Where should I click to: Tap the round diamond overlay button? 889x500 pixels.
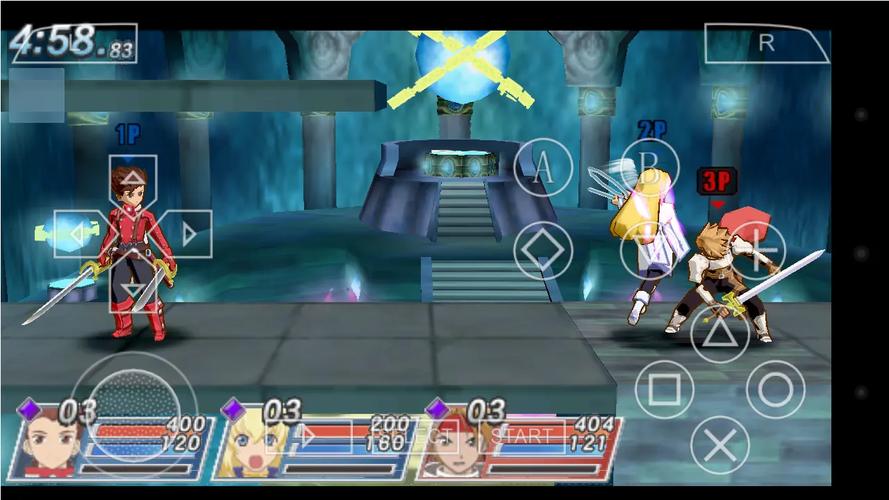[x=543, y=250]
